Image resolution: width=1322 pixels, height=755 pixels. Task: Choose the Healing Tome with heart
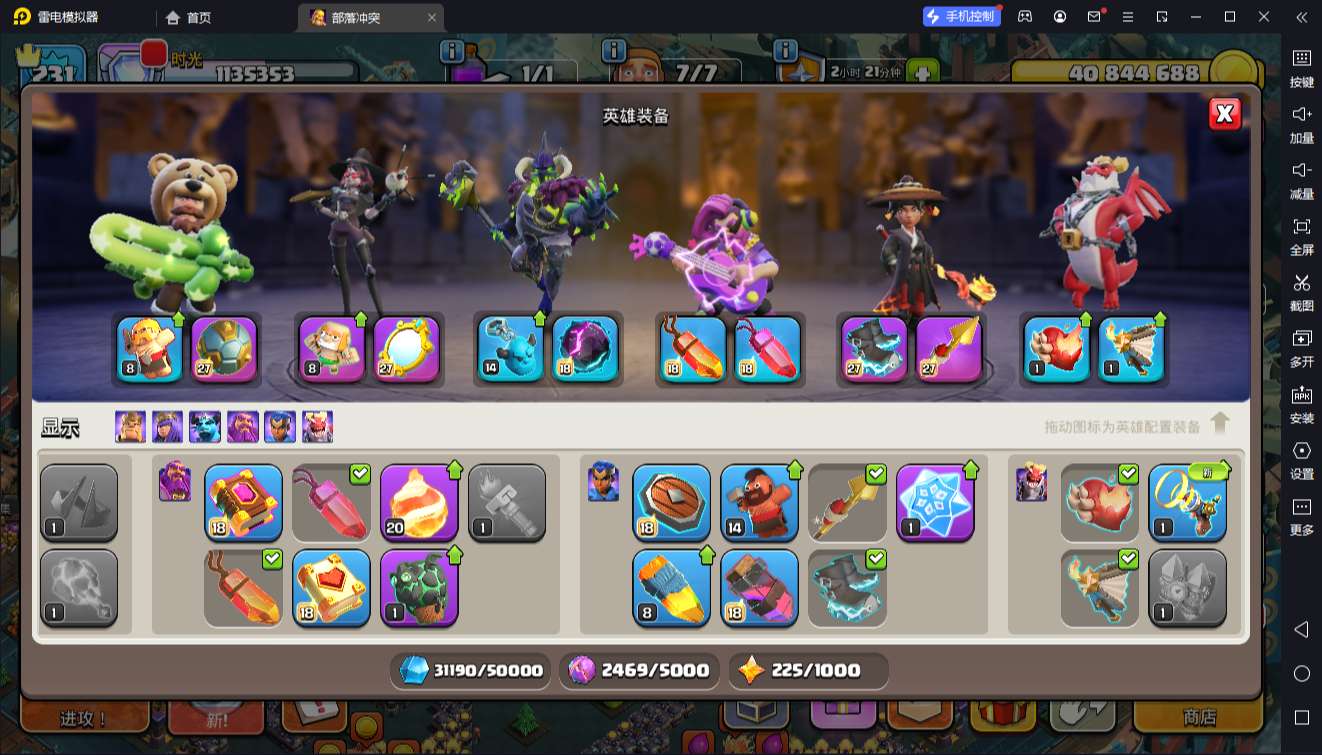tap(331, 587)
